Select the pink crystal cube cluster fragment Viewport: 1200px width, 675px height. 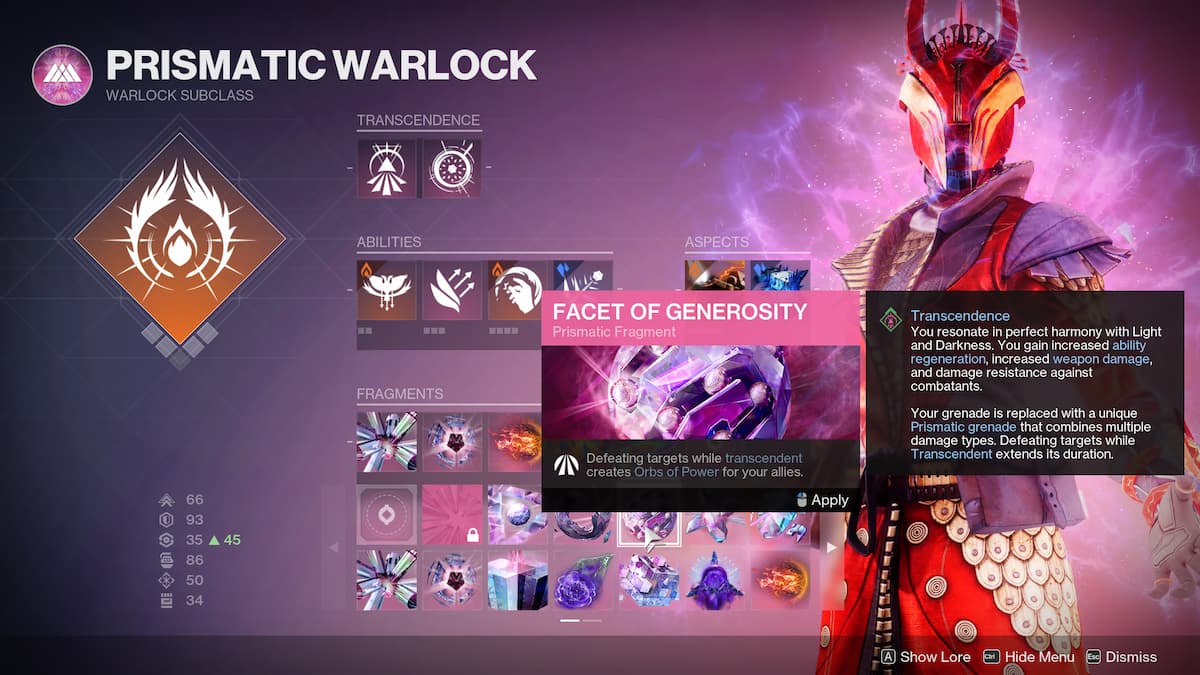(x=649, y=580)
